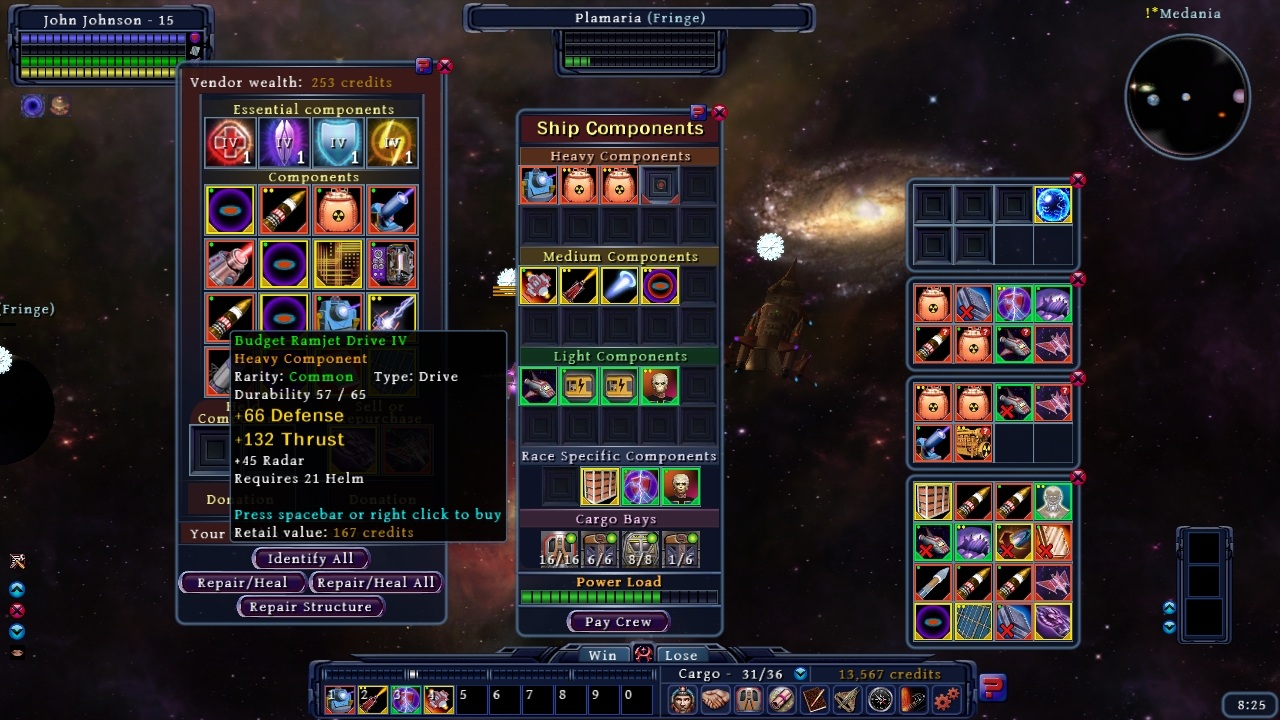
Task: Close the Ship Components panel
Action: point(719,112)
